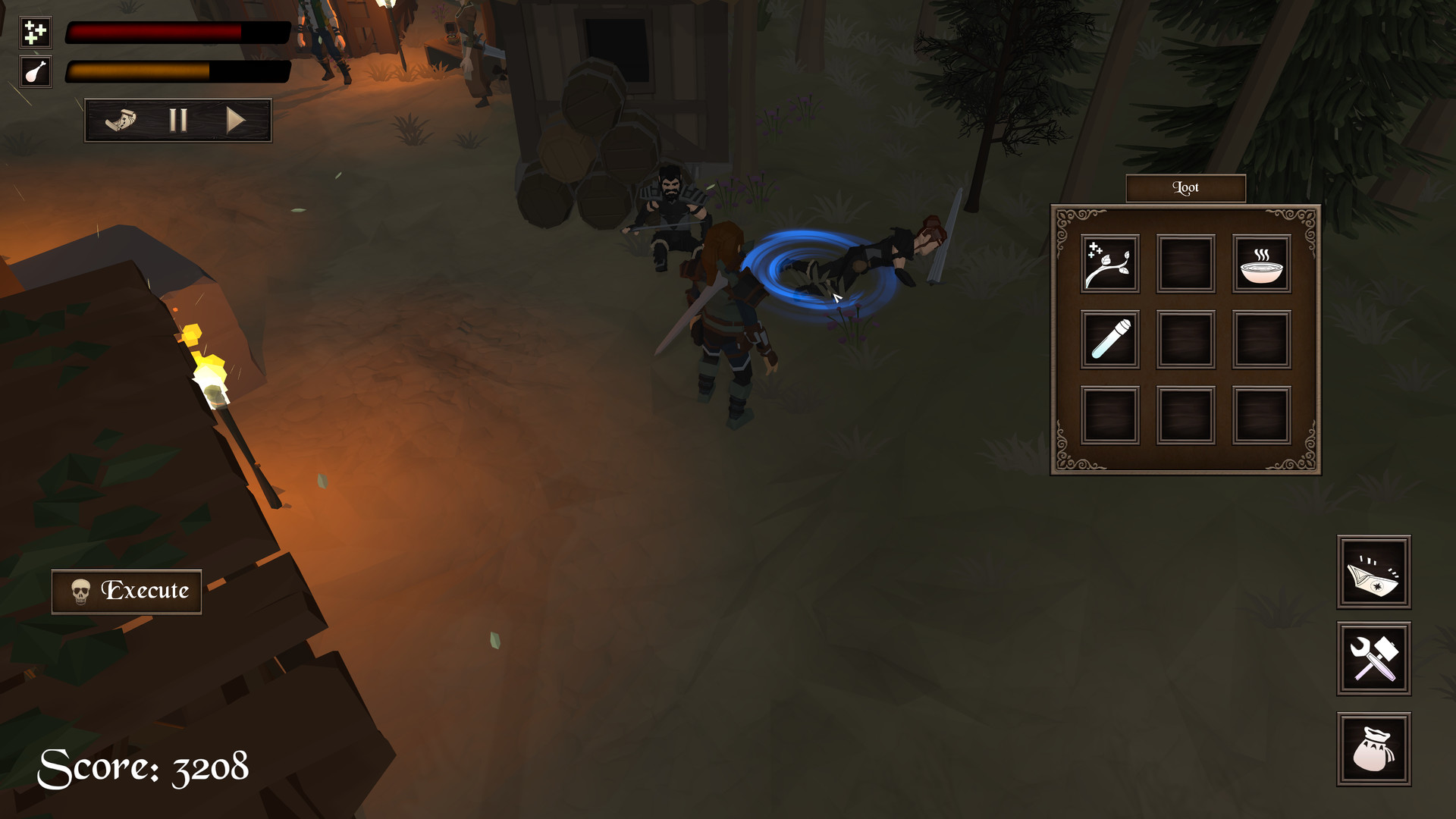
Task: Take the steaming soup bowl from the loot
Action: pos(1262,264)
